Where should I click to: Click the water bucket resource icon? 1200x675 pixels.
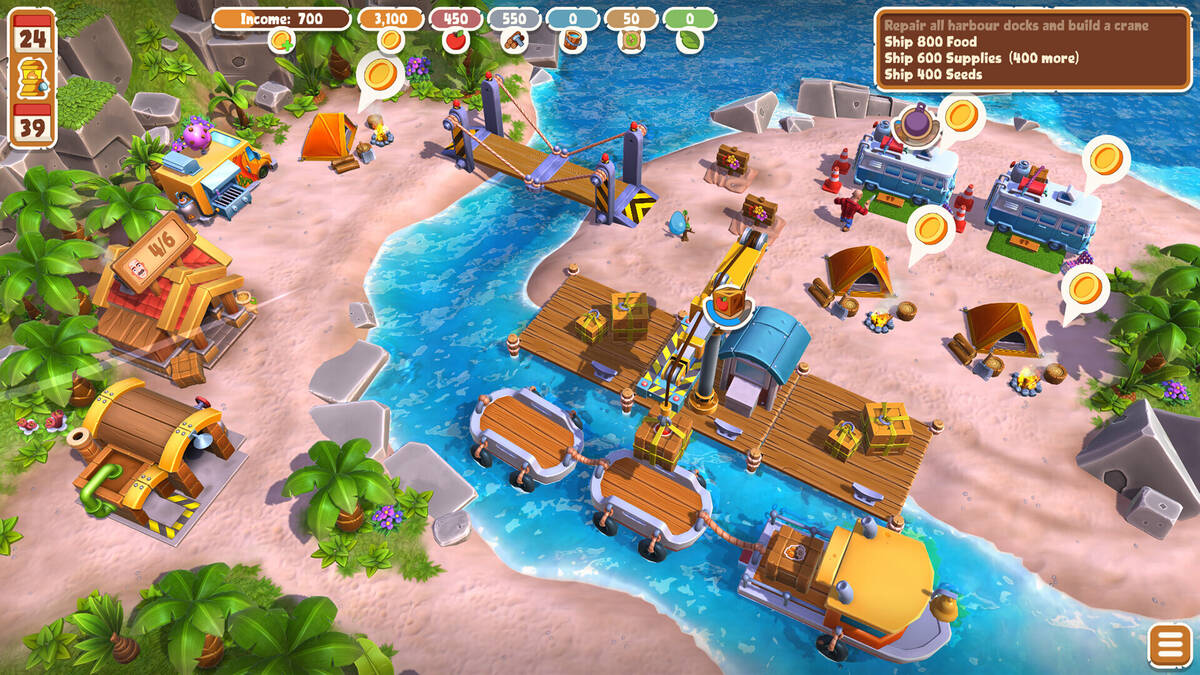coord(573,41)
